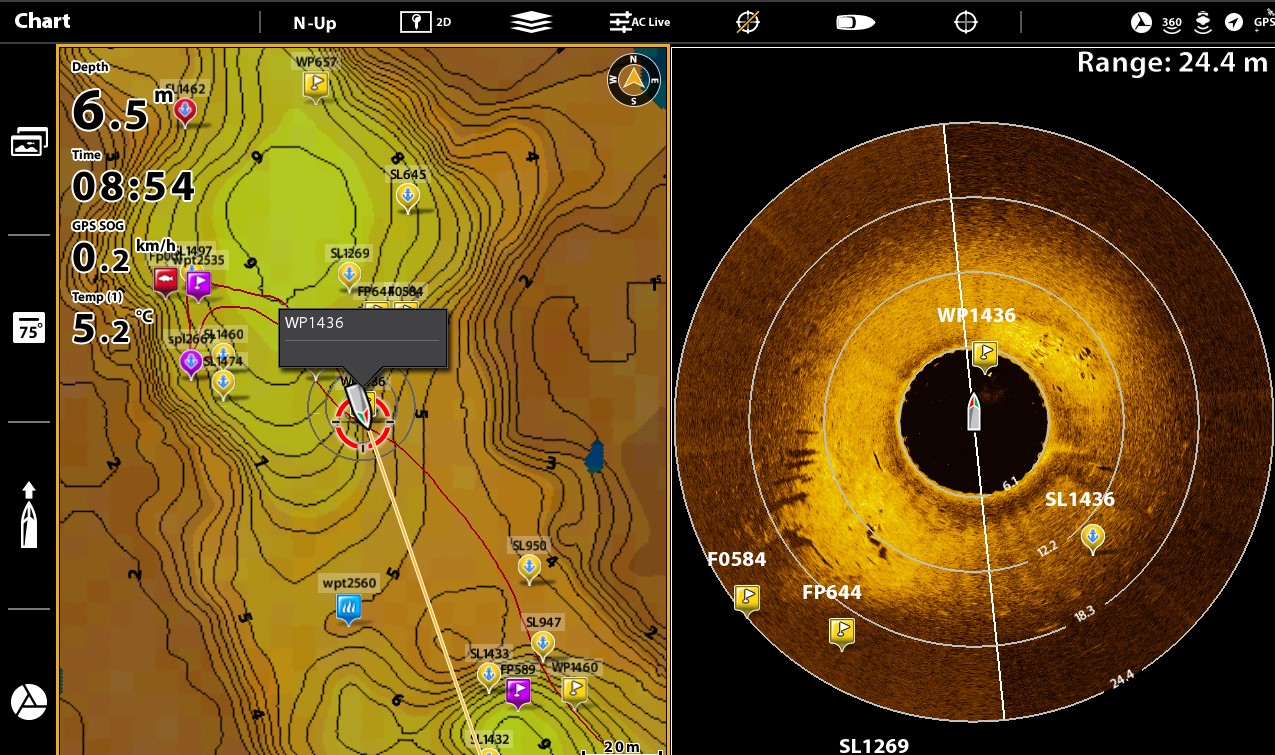The width and height of the screenshot is (1275, 755).
Task: Open the chart layers menu
Action: 531,22
